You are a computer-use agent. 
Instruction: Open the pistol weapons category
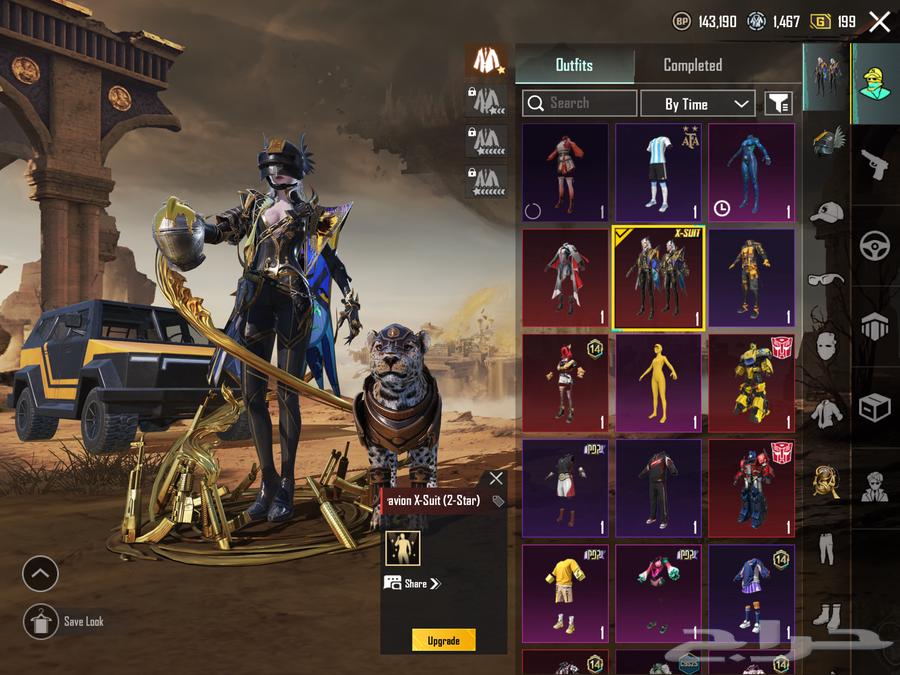click(875, 164)
